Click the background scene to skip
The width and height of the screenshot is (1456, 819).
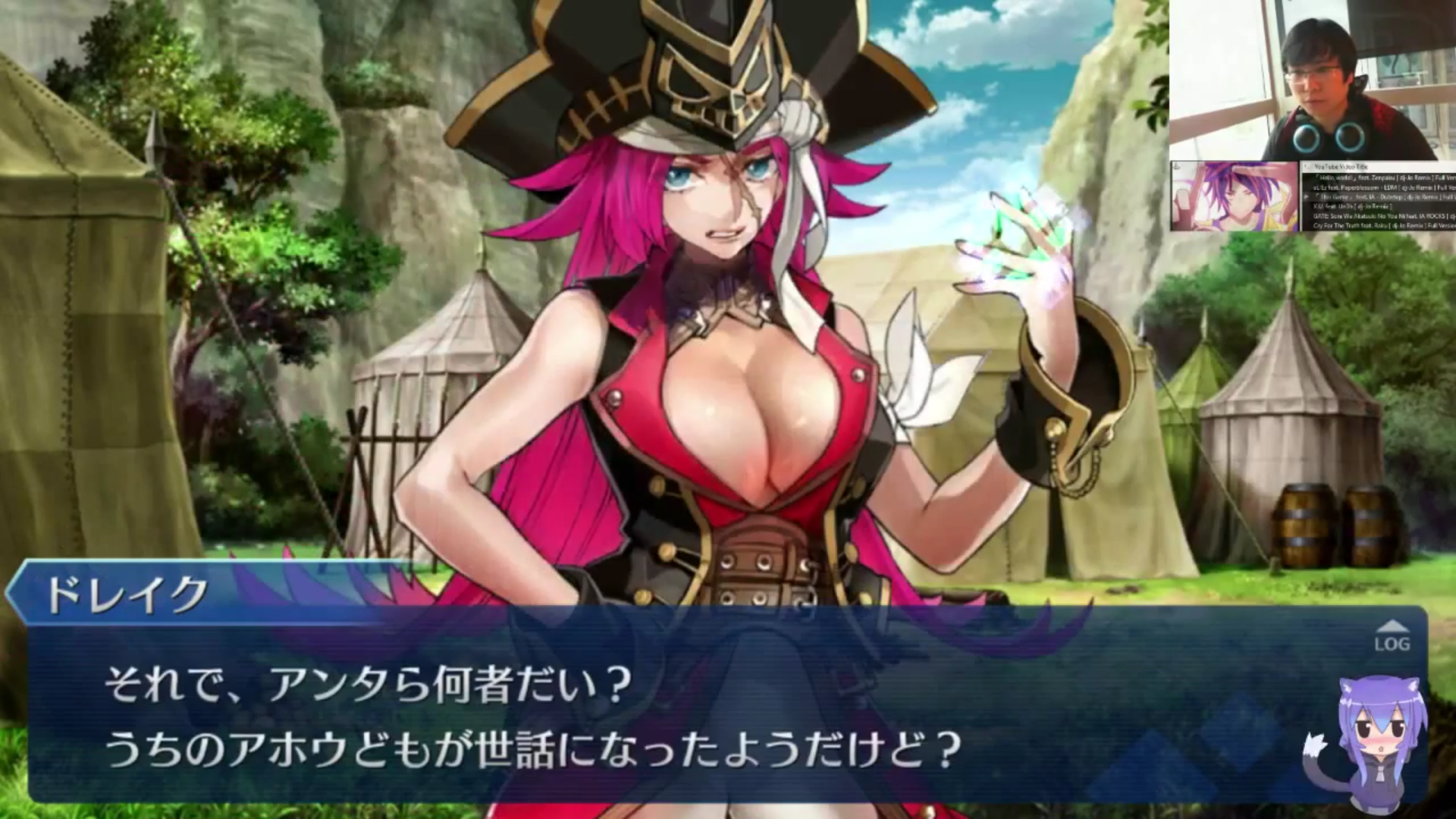227,303
